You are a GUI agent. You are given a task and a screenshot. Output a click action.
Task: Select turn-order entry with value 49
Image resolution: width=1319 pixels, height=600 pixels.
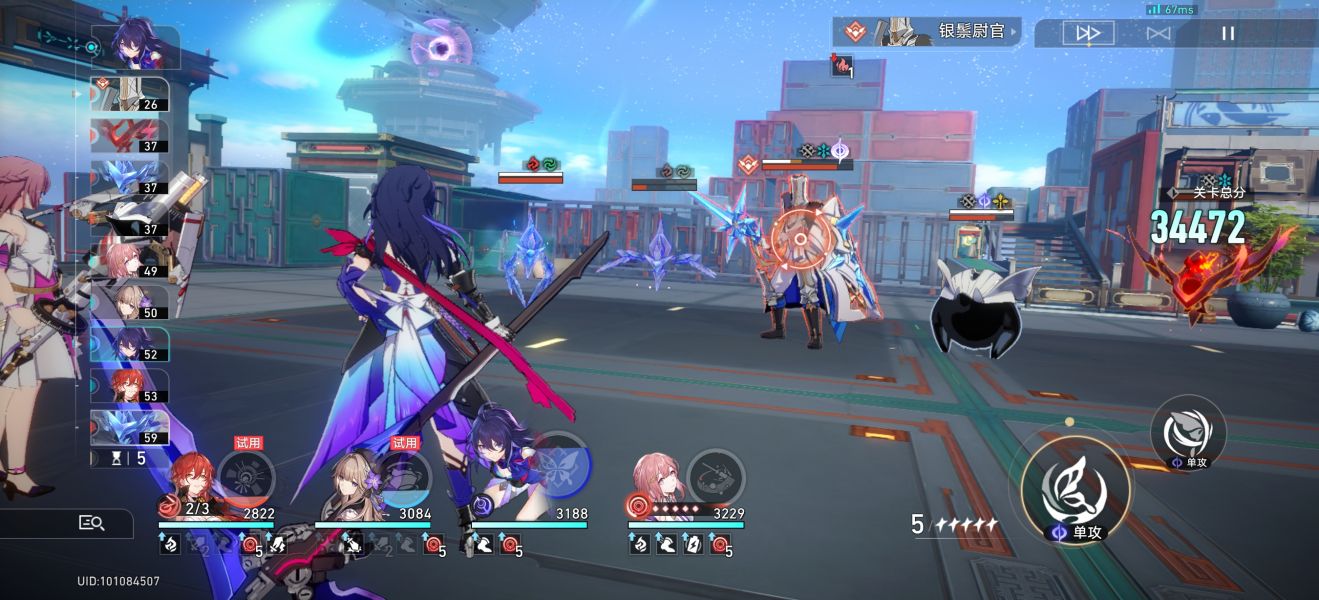coord(130,261)
